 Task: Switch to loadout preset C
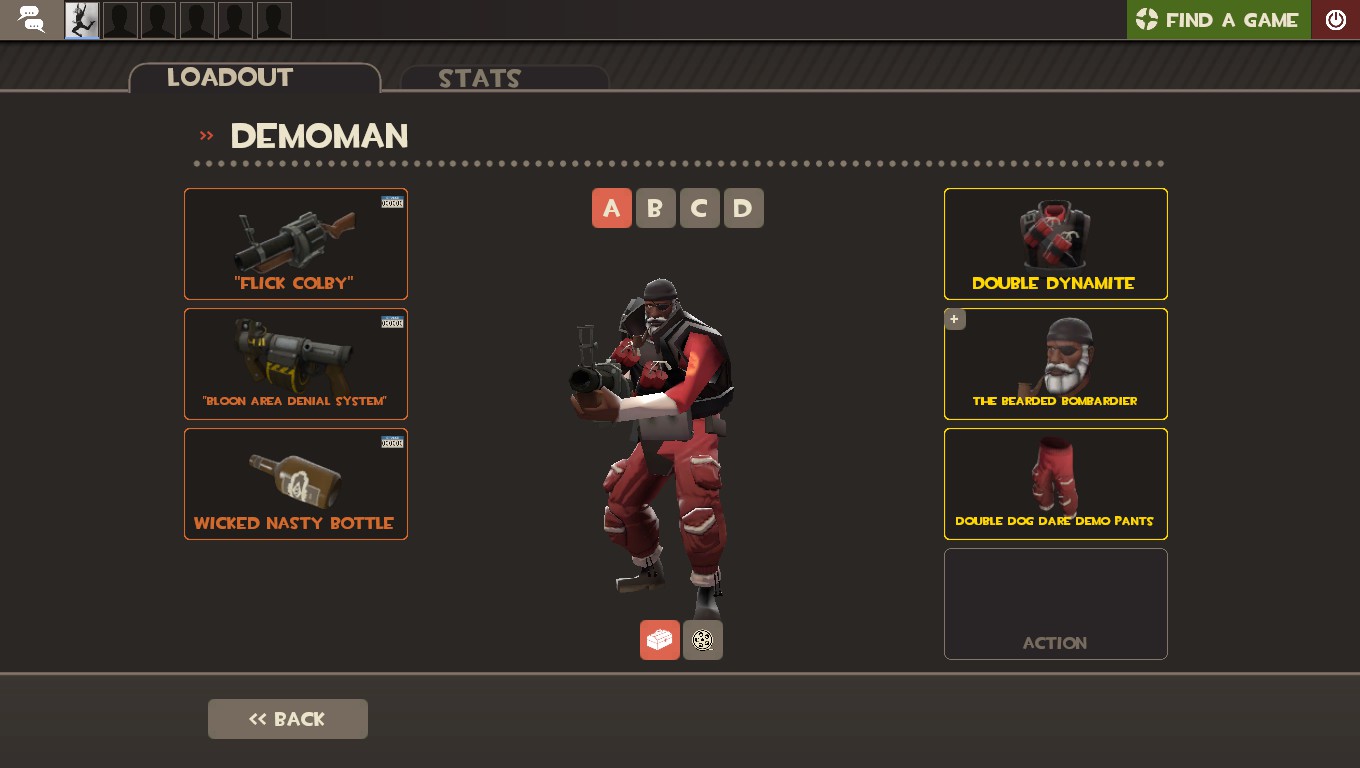coord(700,208)
